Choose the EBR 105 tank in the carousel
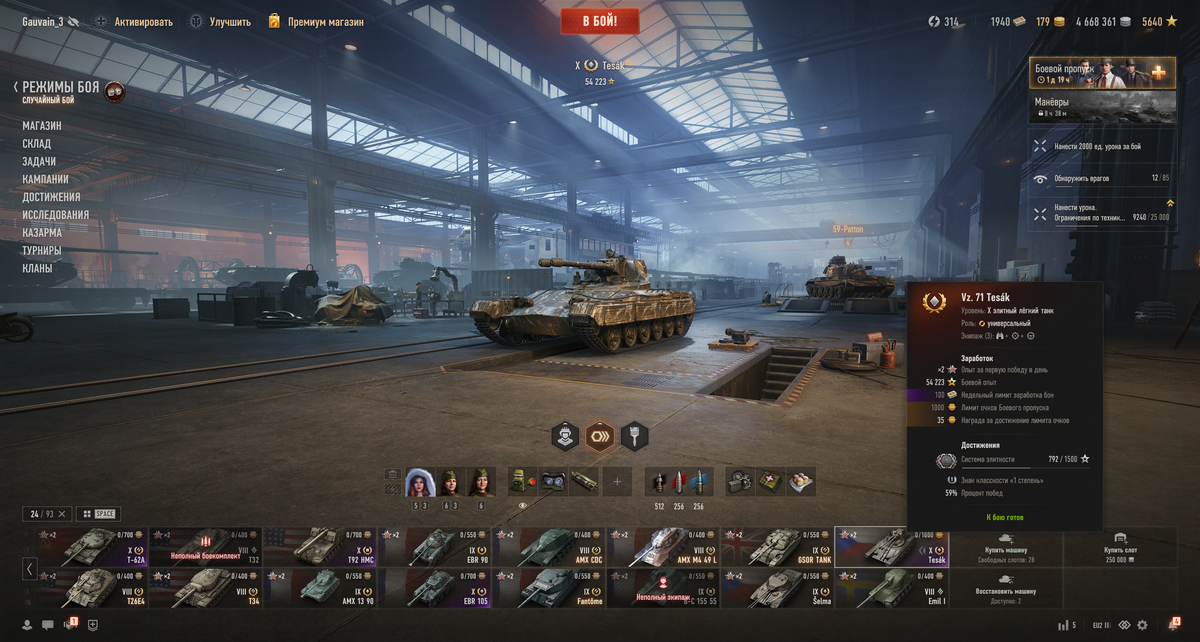The image size is (1200, 642). [x=434, y=588]
